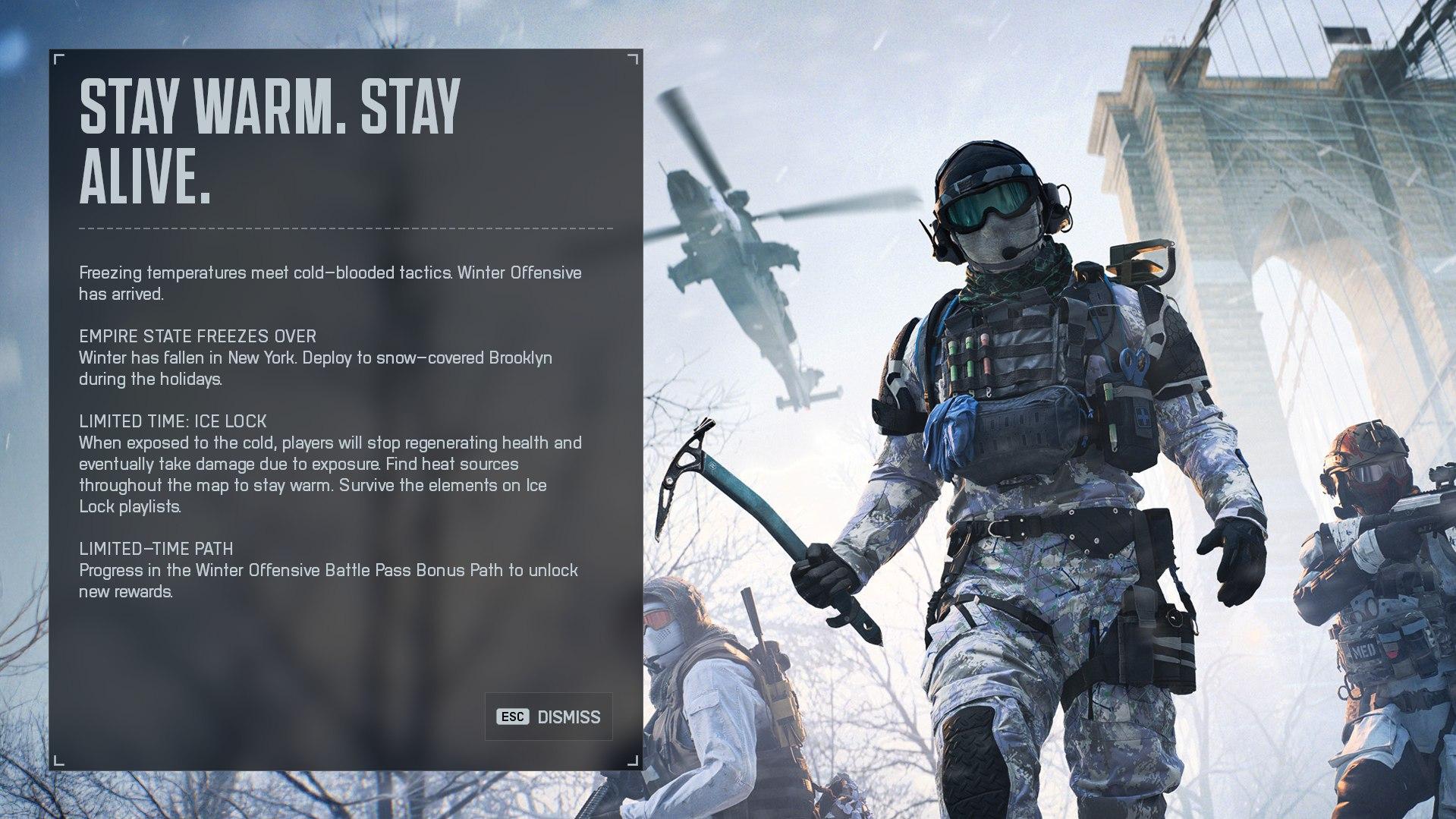Click the top-left corner bracket of the panel
Image resolution: width=1456 pixels, height=819 pixels.
55,56
